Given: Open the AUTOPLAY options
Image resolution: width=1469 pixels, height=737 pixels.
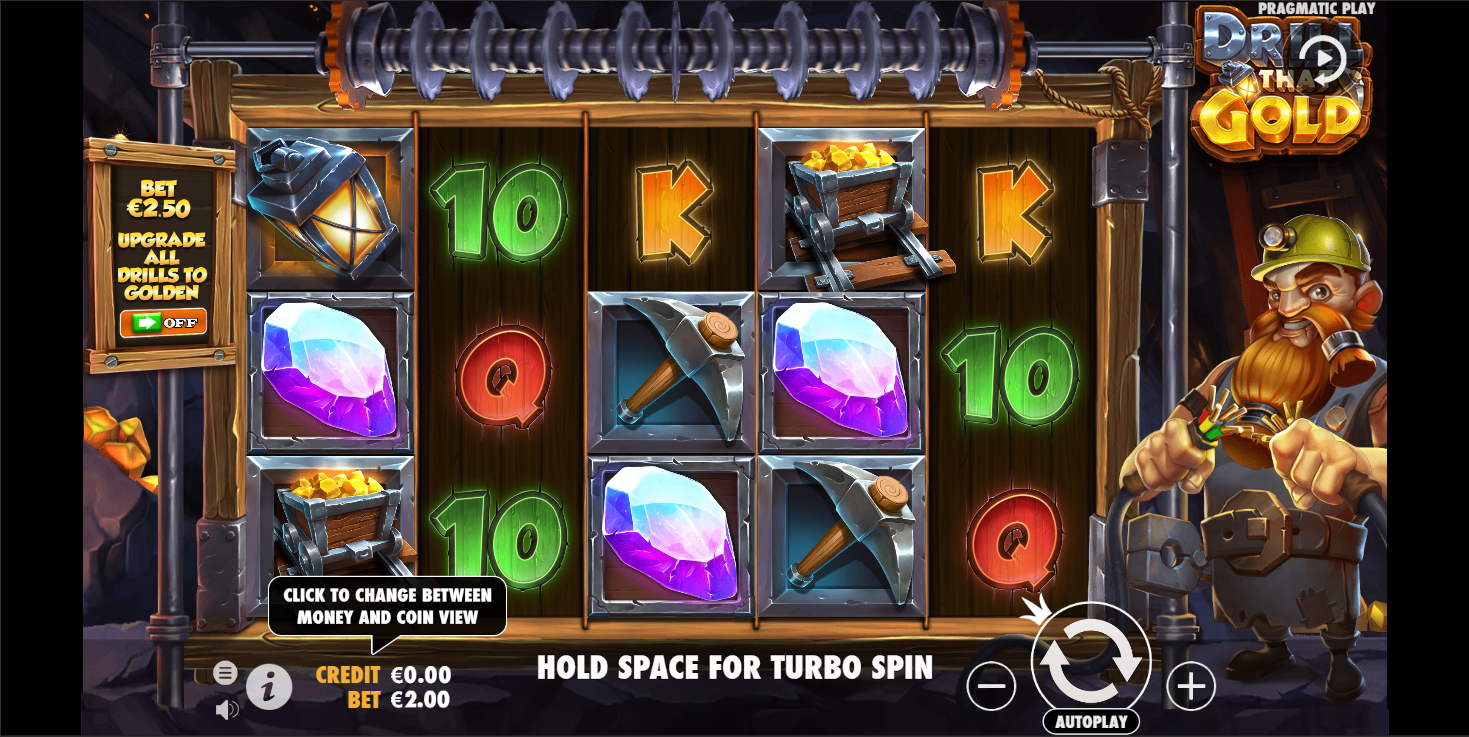Looking at the screenshot, I should click(1090, 723).
